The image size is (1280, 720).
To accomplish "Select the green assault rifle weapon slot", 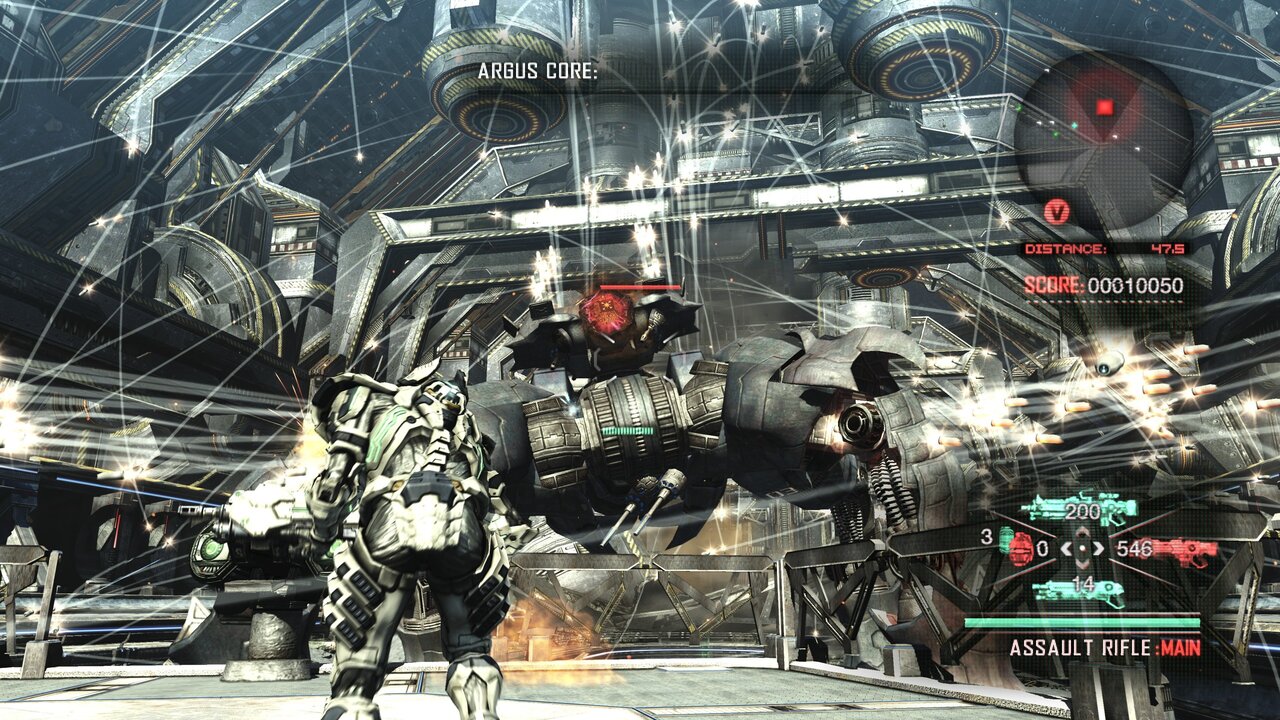I will click(x=1079, y=511).
